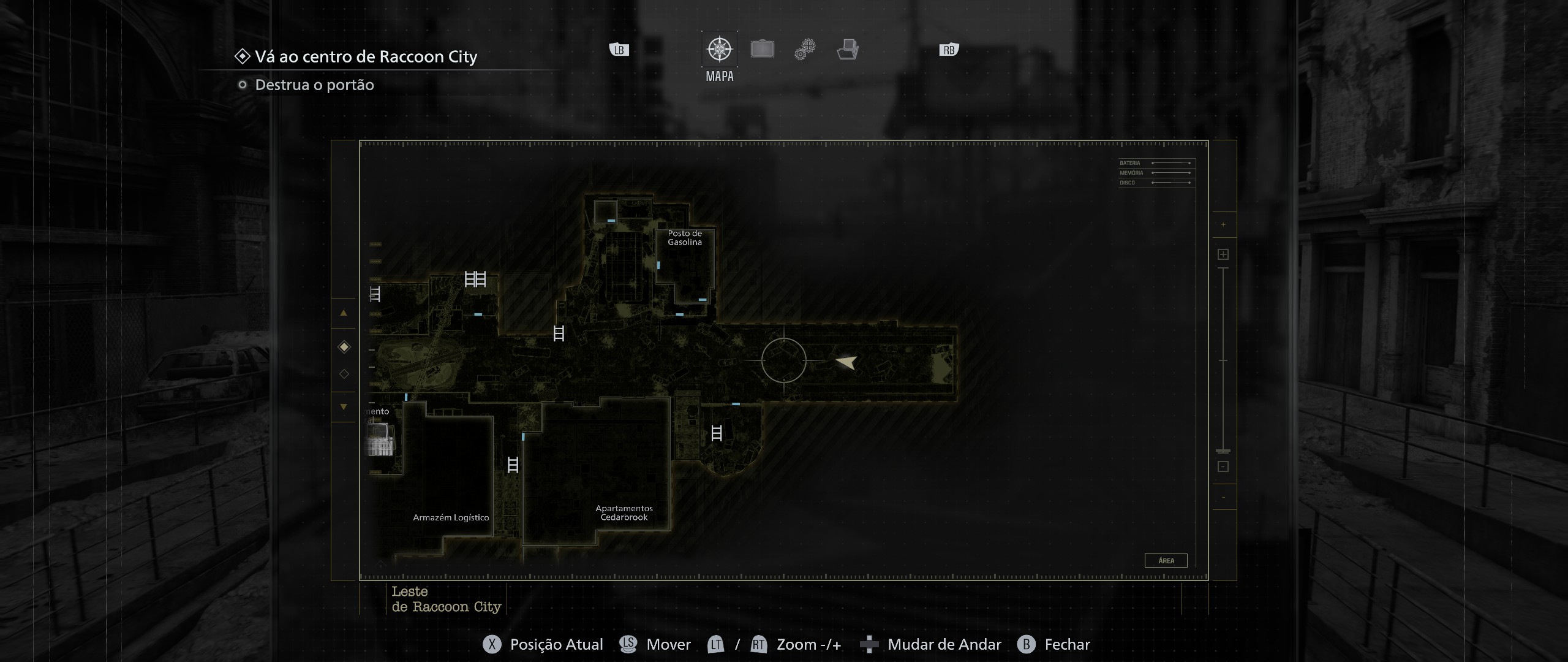1568x662 pixels.
Task: Switch to the gears tab
Action: click(805, 49)
